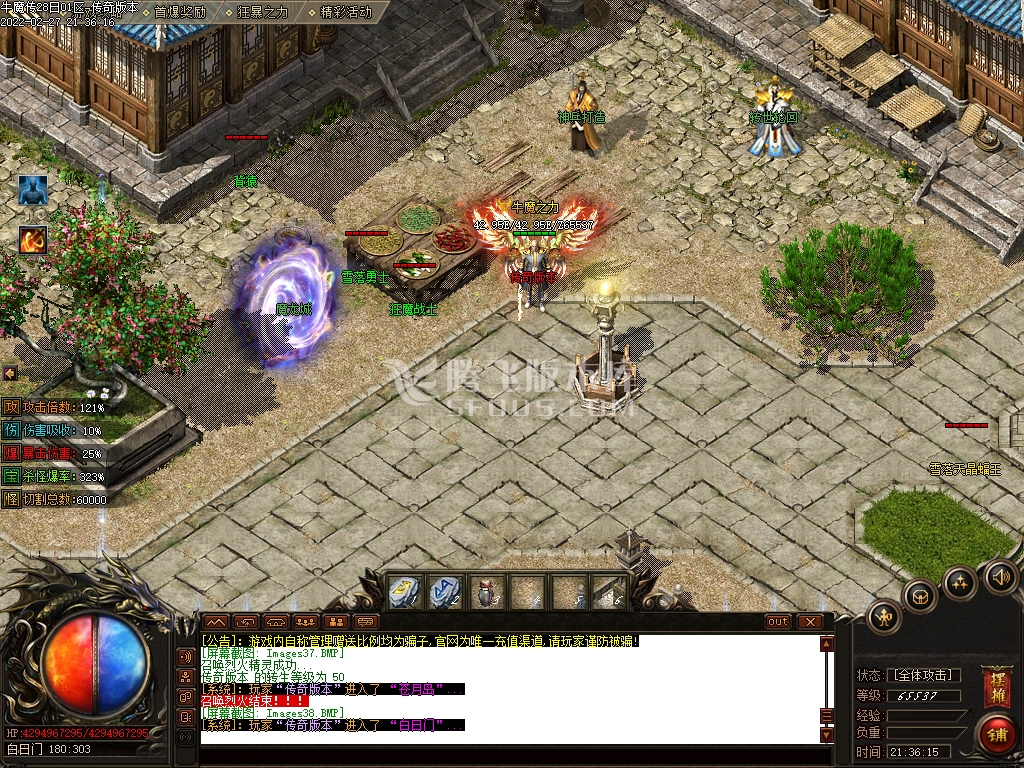The height and width of the screenshot is (768, 1024).
Task: Collapse the stats panel with the arrow
Action: coord(10,373)
